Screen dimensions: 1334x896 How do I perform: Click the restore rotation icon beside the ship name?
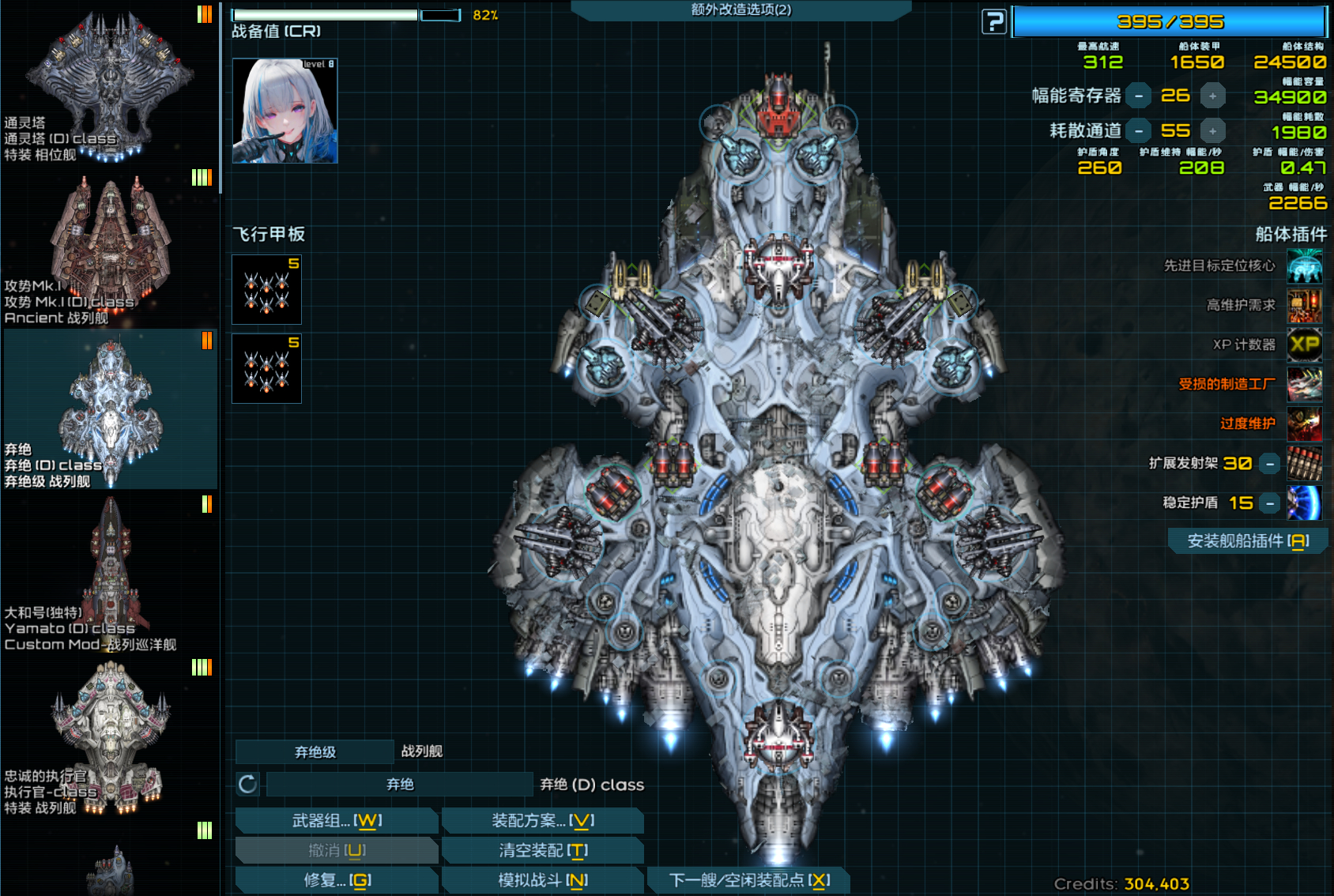click(x=247, y=783)
